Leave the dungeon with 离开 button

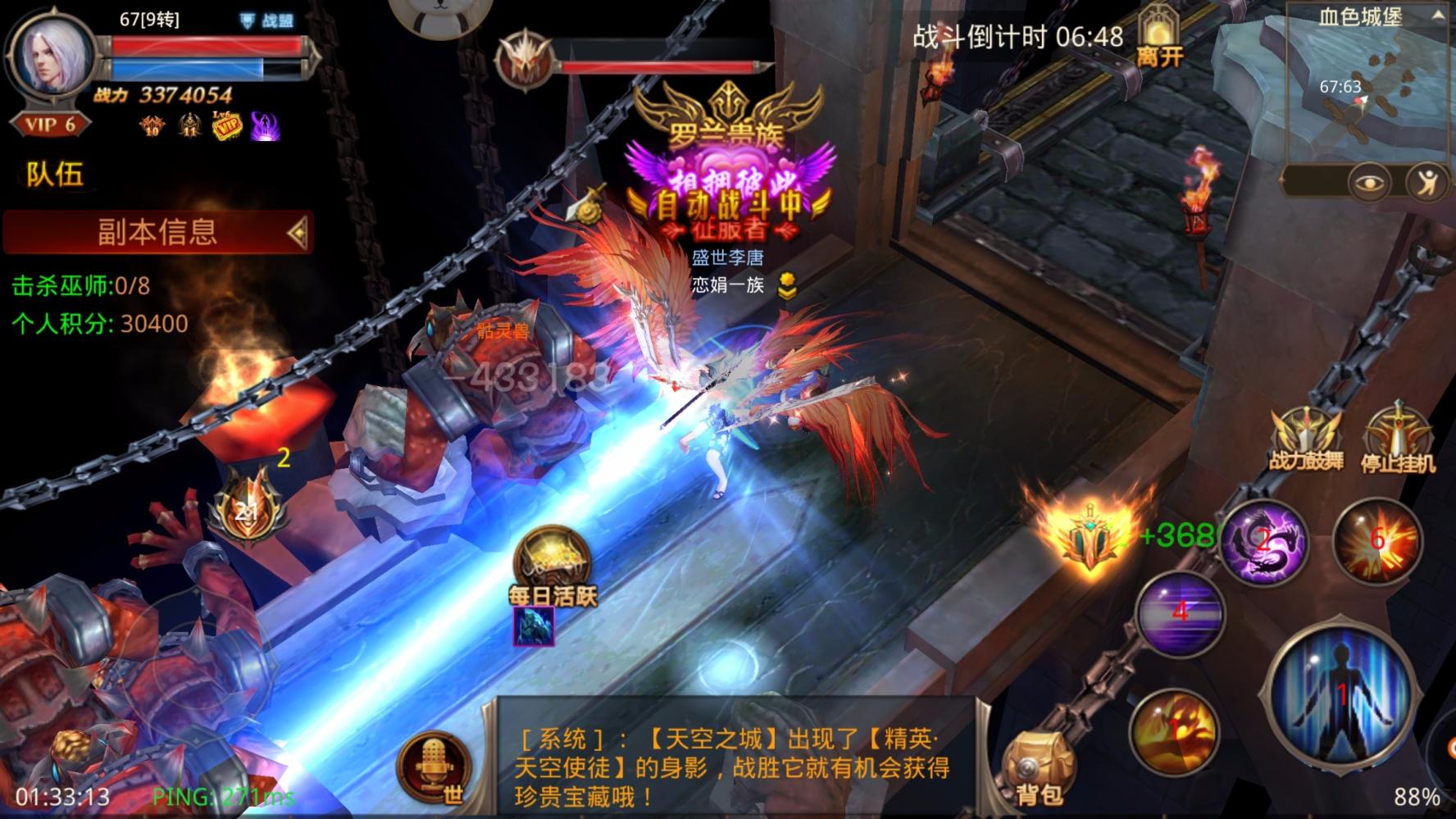pos(1159,38)
